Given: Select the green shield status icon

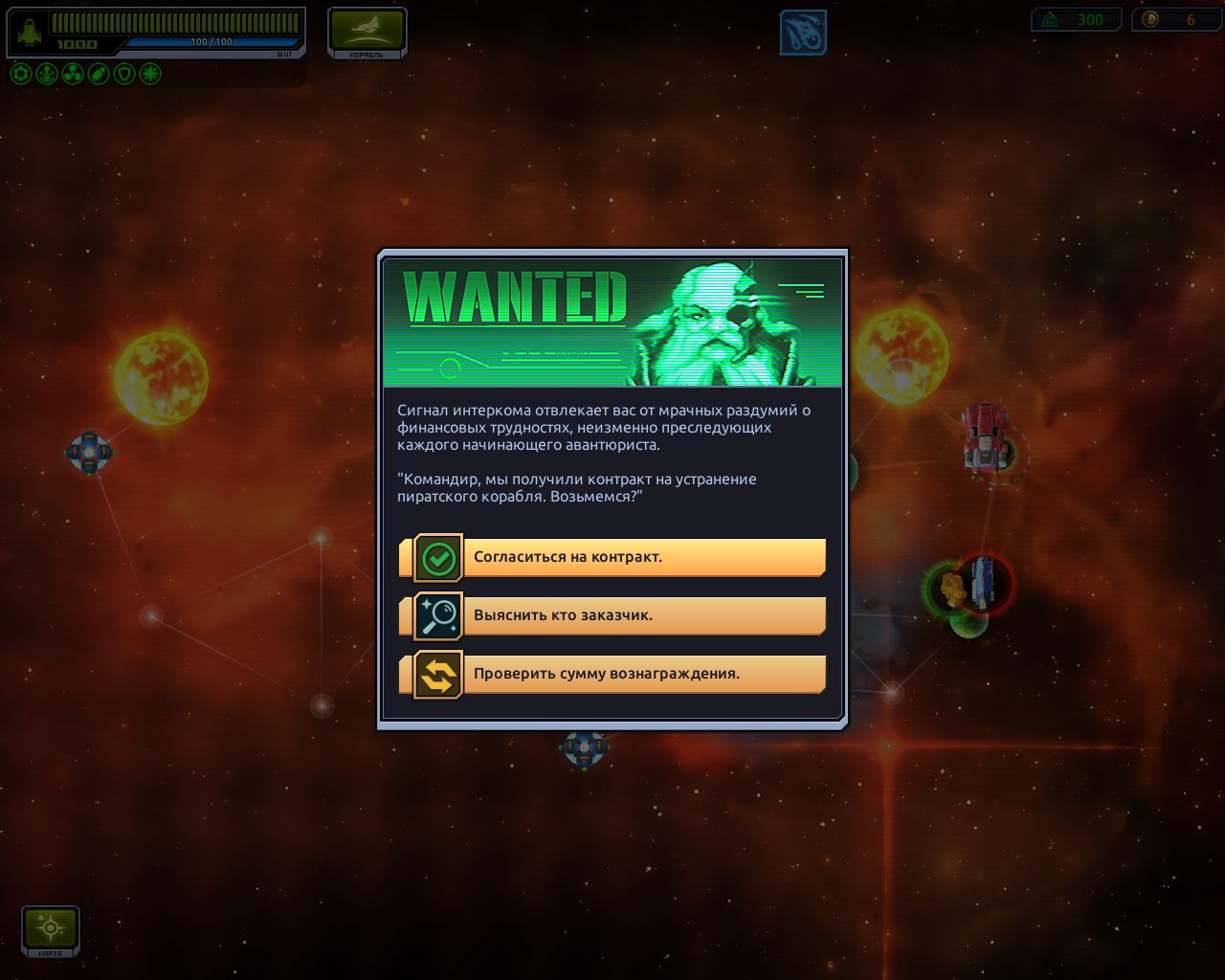Looking at the screenshot, I should (x=124, y=74).
